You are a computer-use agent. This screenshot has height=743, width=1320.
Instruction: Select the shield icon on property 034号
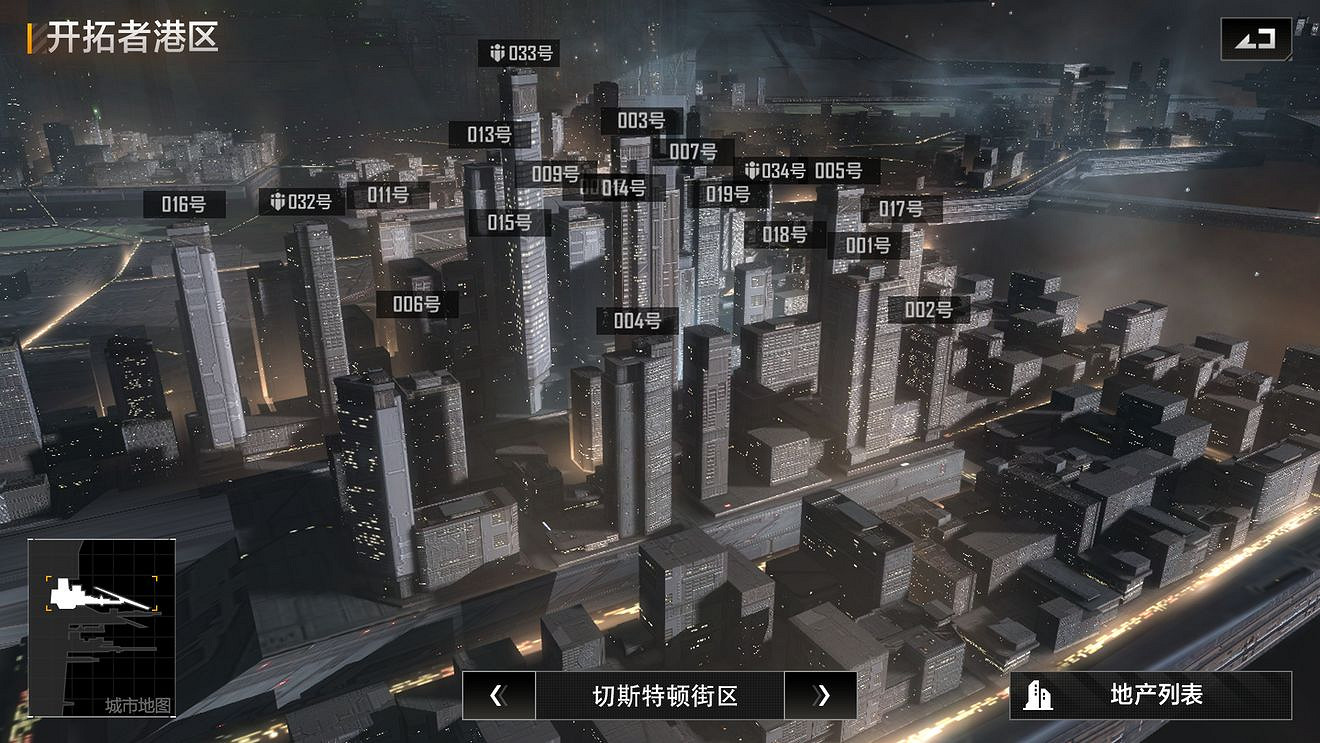[751, 171]
